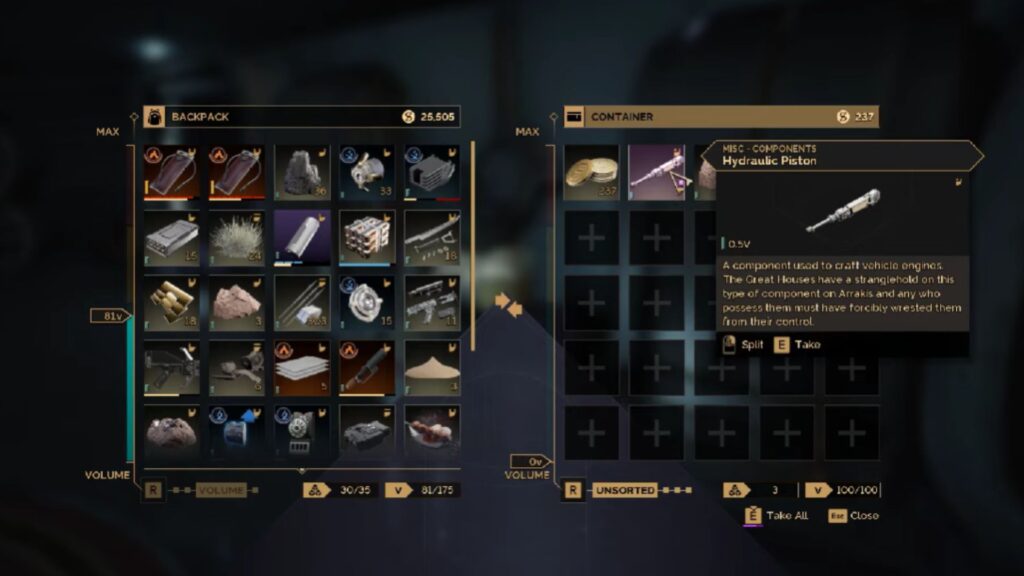Click the round silver disc component
1024x576 pixels.
point(367,301)
